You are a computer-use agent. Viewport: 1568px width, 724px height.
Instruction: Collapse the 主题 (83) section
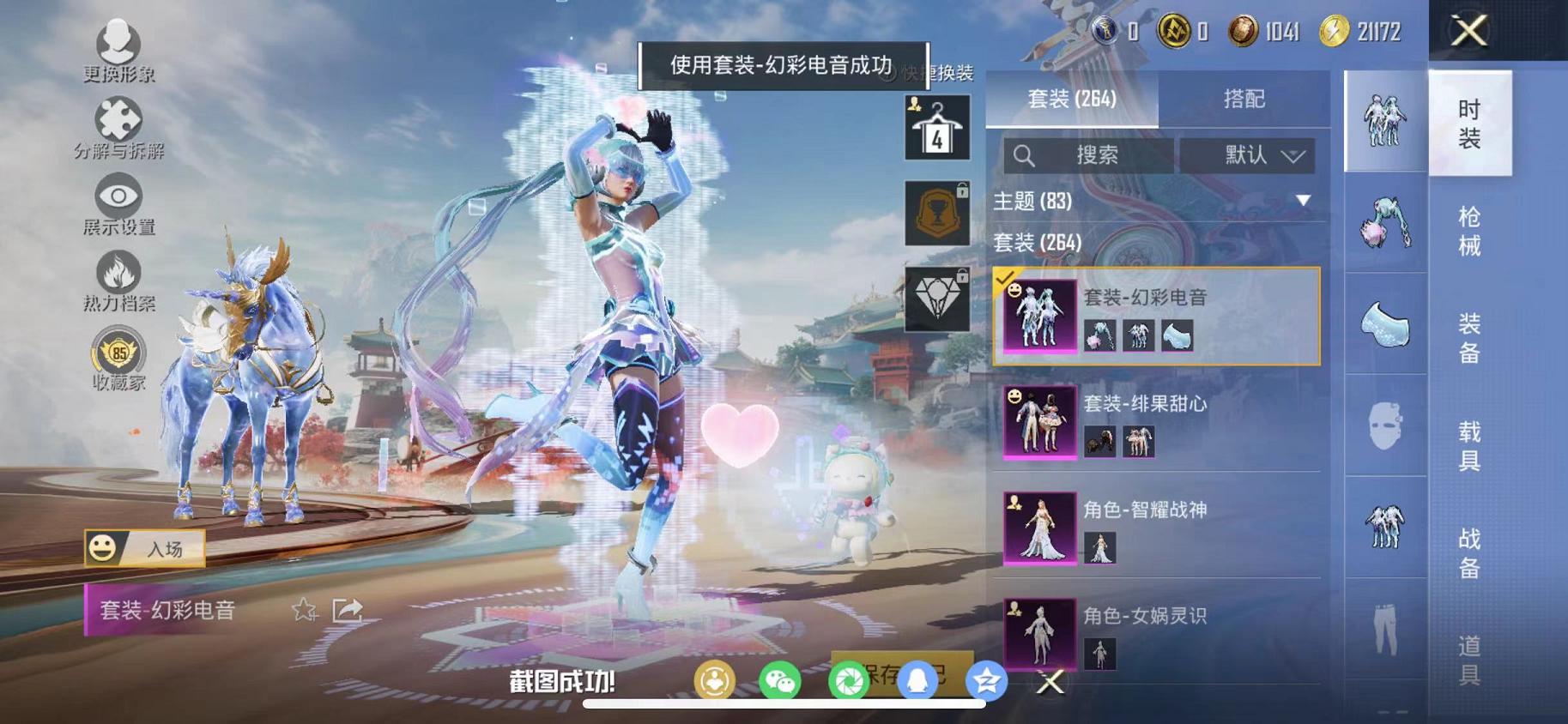(1304, 202)
